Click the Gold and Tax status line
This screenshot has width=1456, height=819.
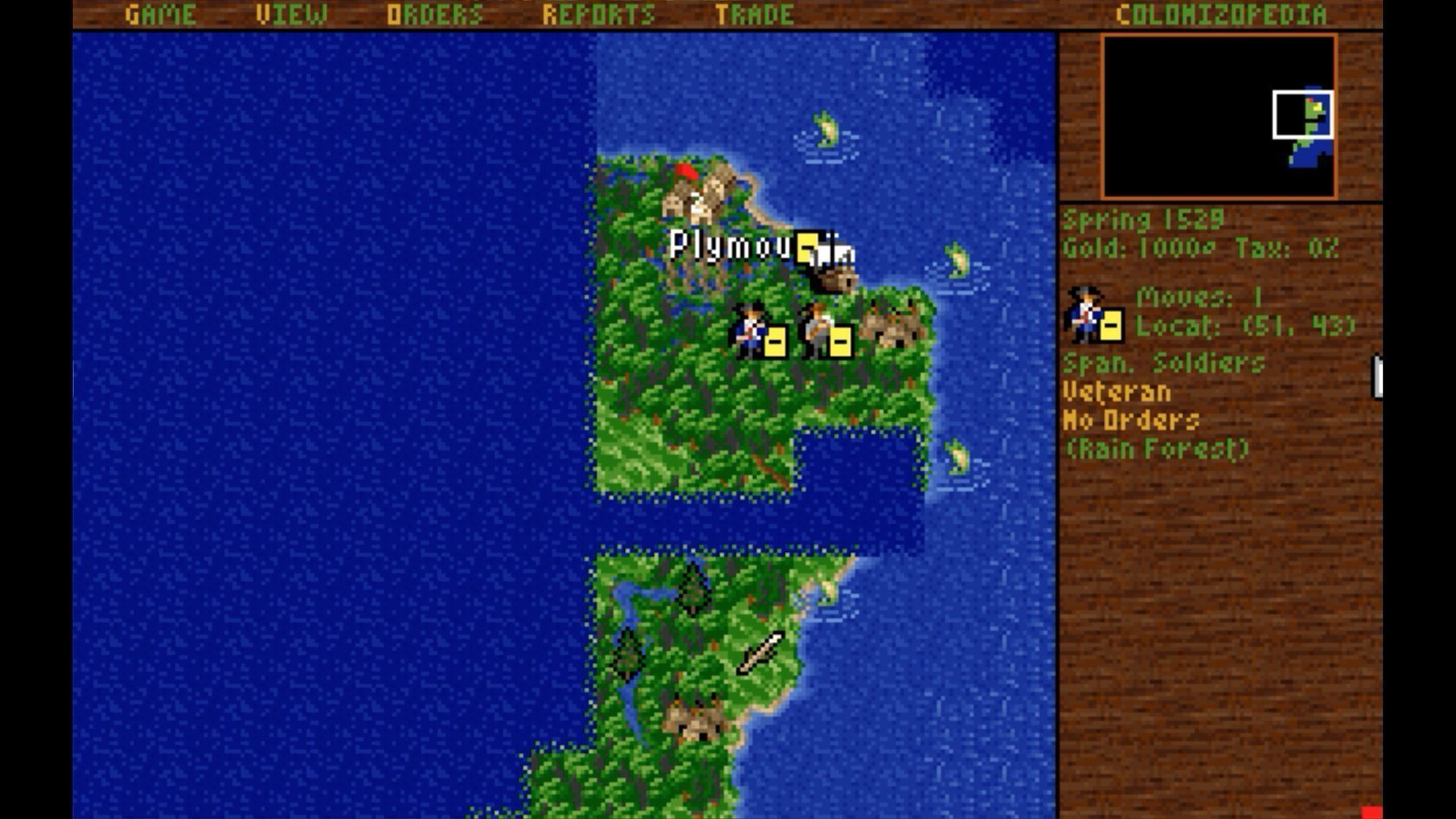pos(1199,249)
